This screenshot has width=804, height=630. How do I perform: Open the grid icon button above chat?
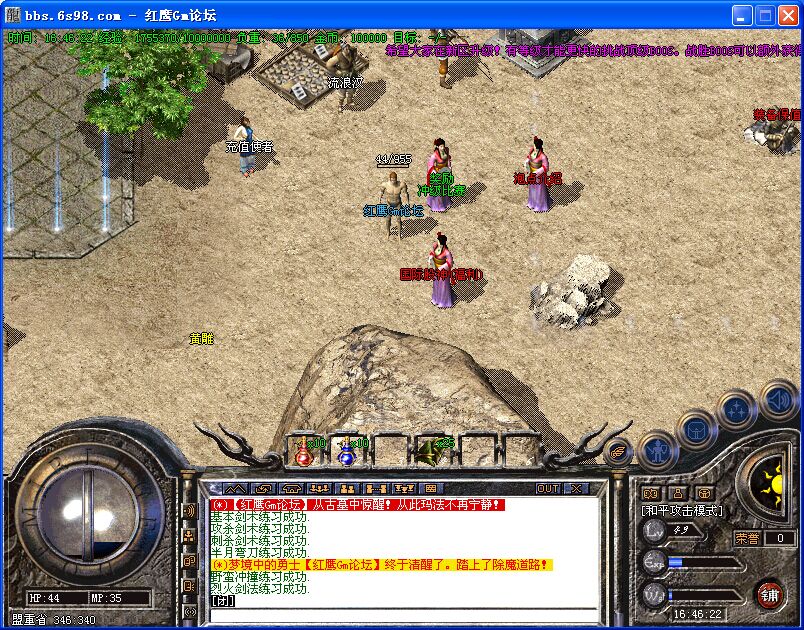(431, 488)
